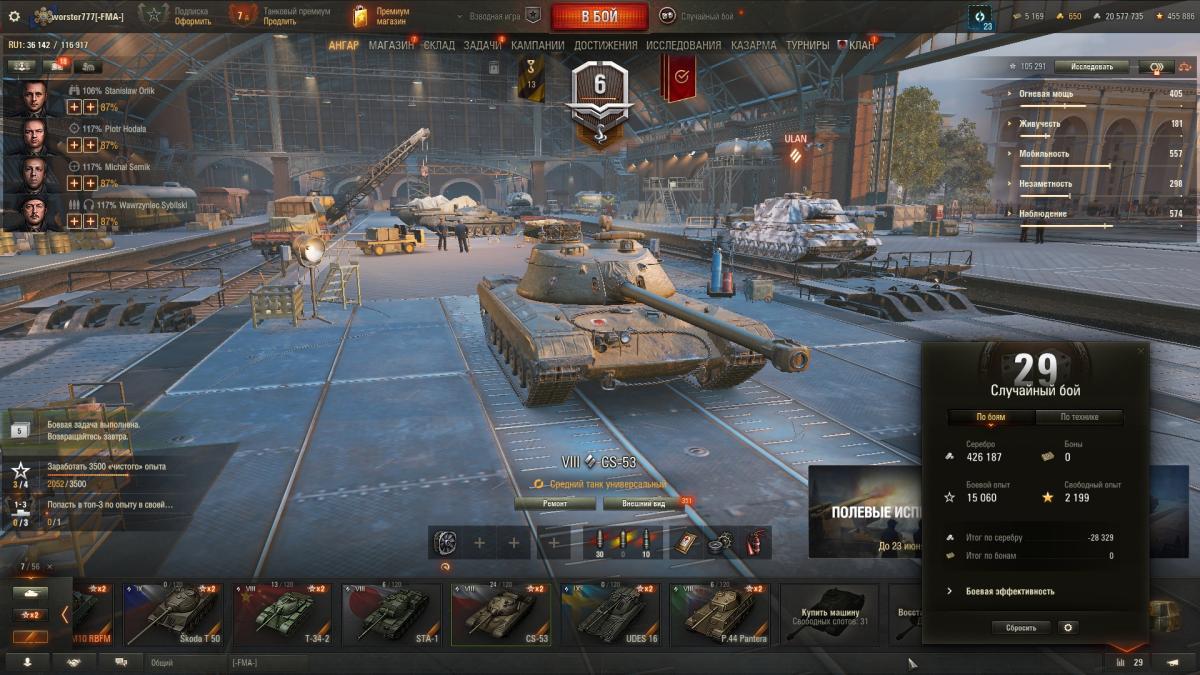Open Внешний вид customization

[636, 504]
